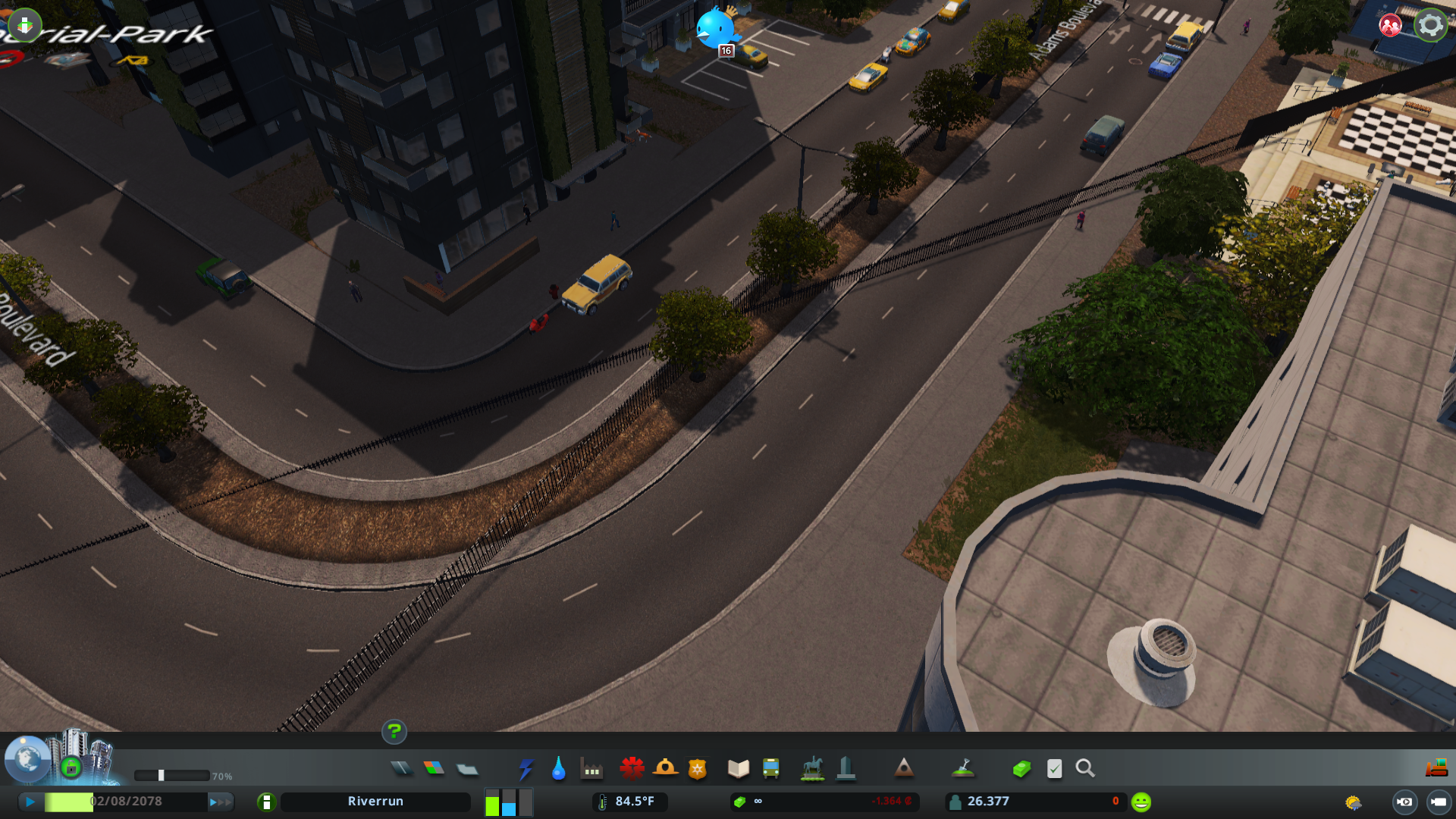Open the Policies panel checklist

click(x=1054, y=768)
